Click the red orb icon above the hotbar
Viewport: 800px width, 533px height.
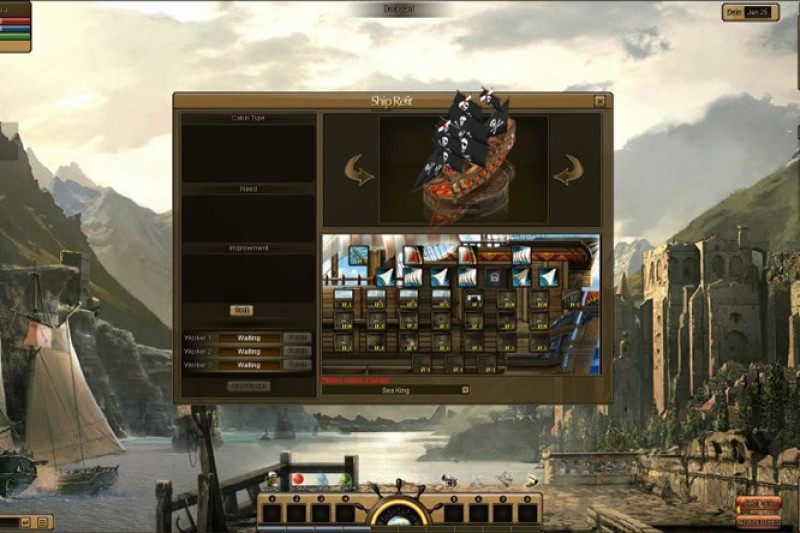coord(297,480)
